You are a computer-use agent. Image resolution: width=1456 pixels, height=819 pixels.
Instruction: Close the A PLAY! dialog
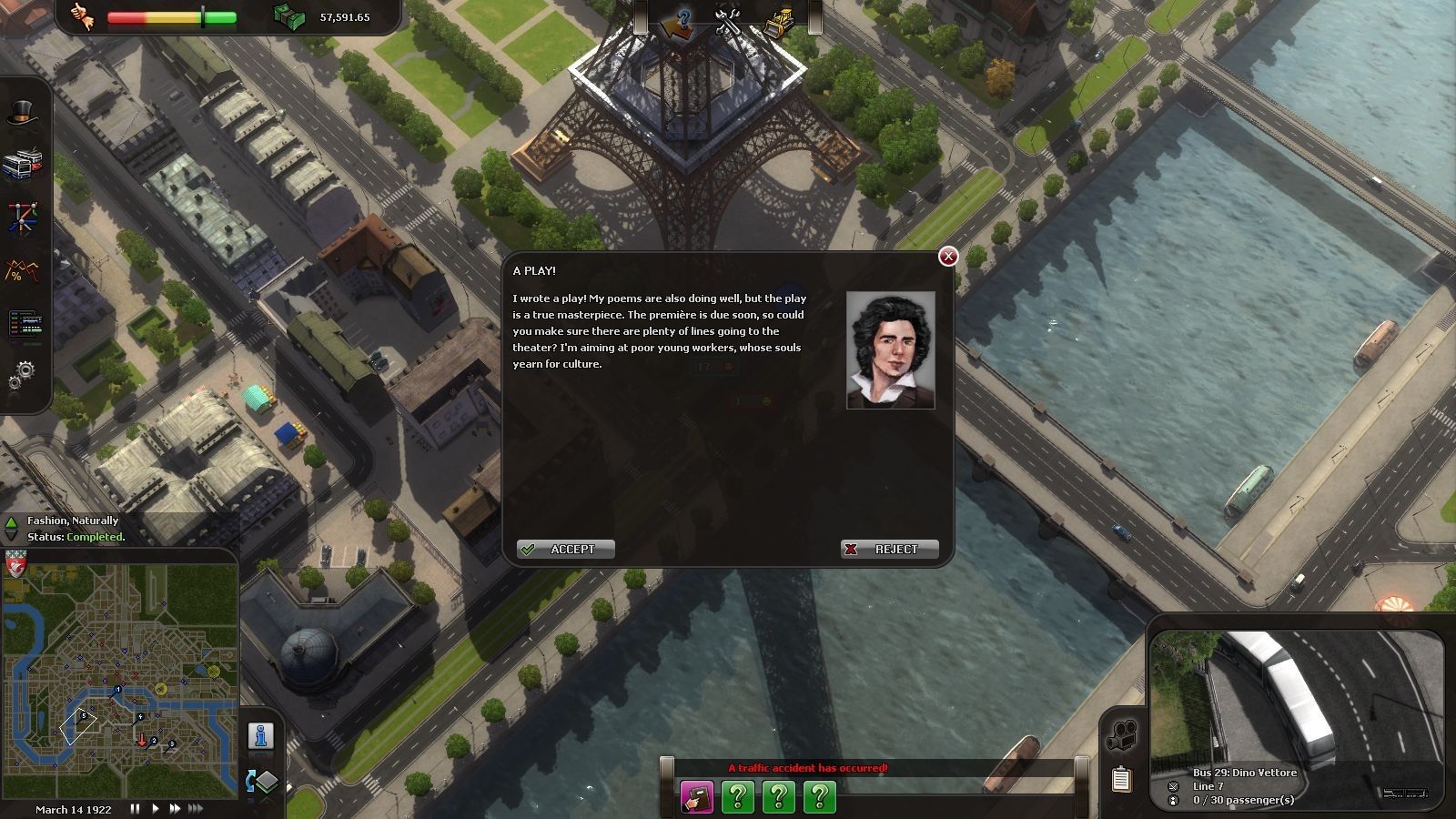[x=948, y=257]
